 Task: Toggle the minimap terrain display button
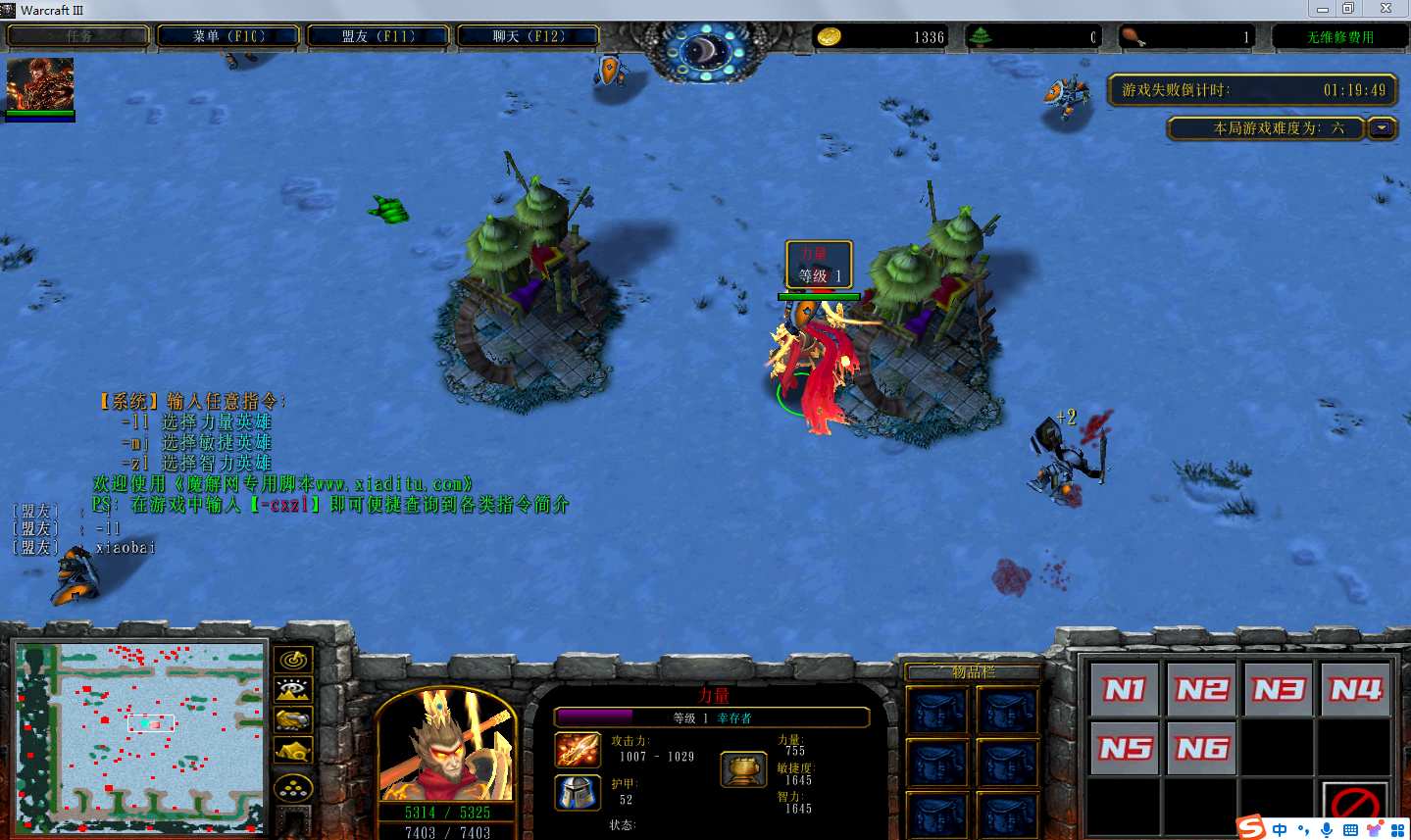(293, 690)
